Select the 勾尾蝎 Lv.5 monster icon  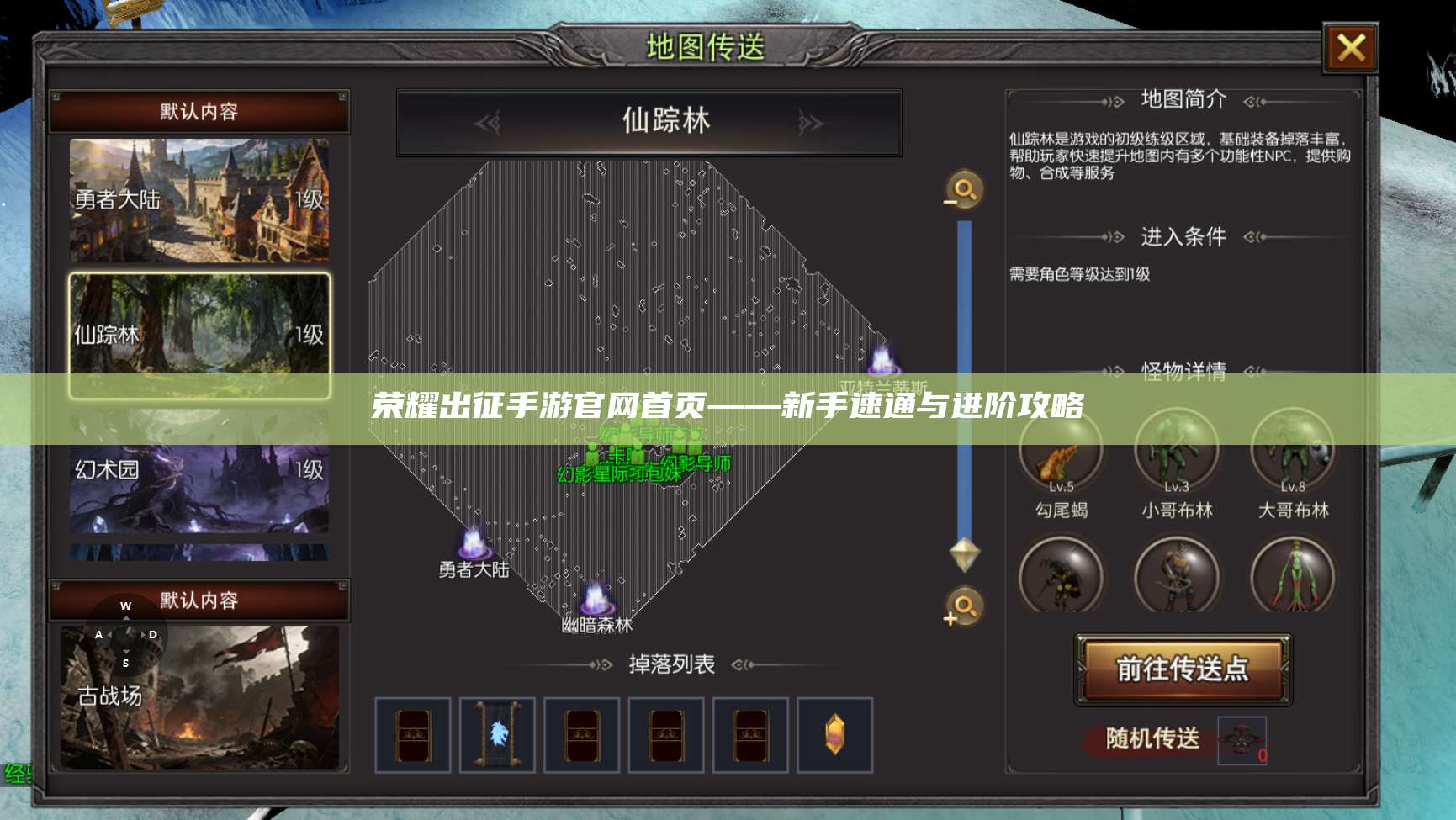(x=1062, y=452)
